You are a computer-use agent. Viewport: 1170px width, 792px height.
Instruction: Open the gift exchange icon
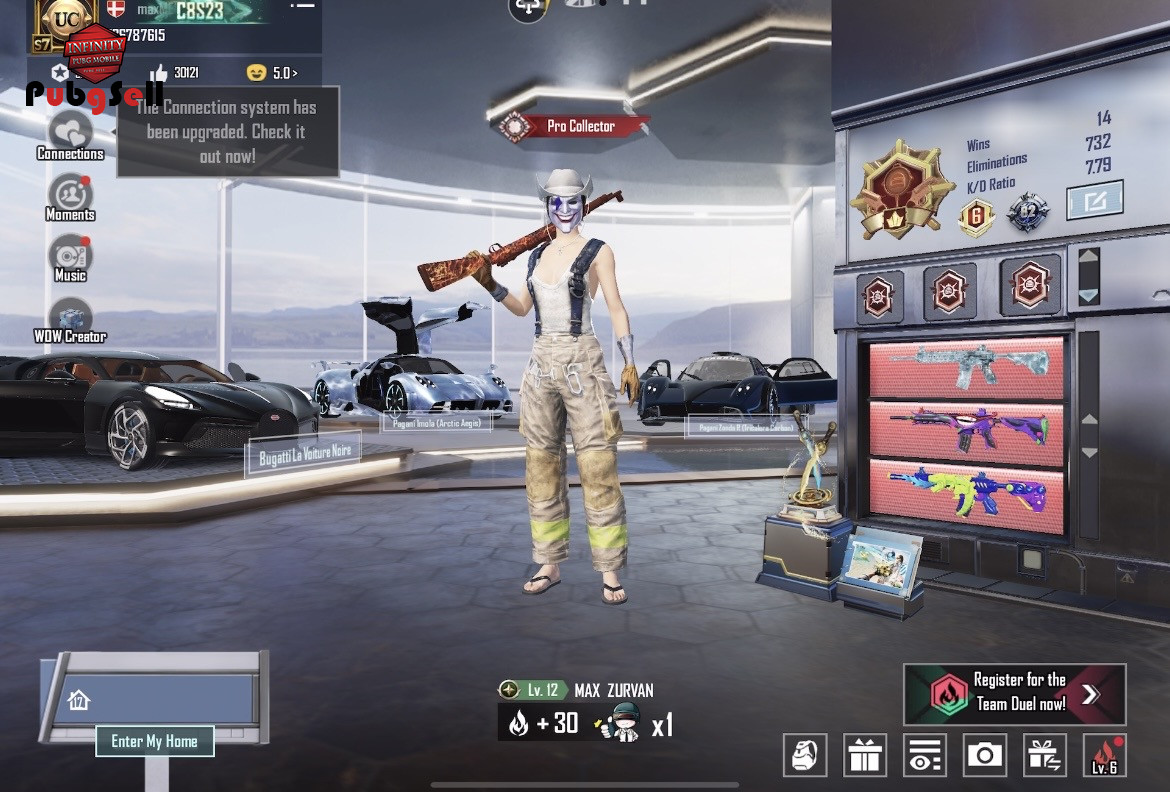coord(1045,755)
